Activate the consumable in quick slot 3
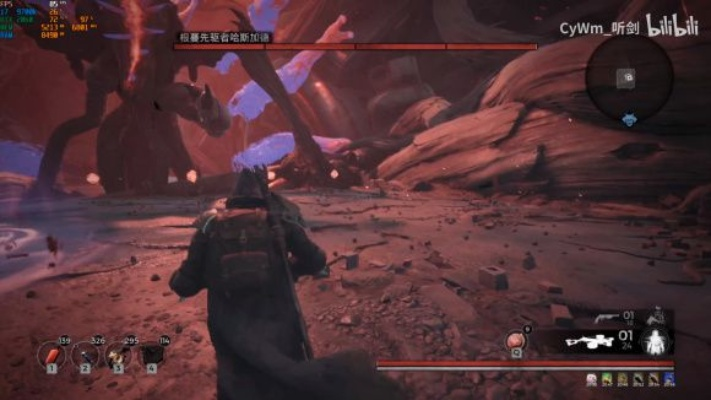This screenshot has height=400, width=711. (x=119, y=354)
